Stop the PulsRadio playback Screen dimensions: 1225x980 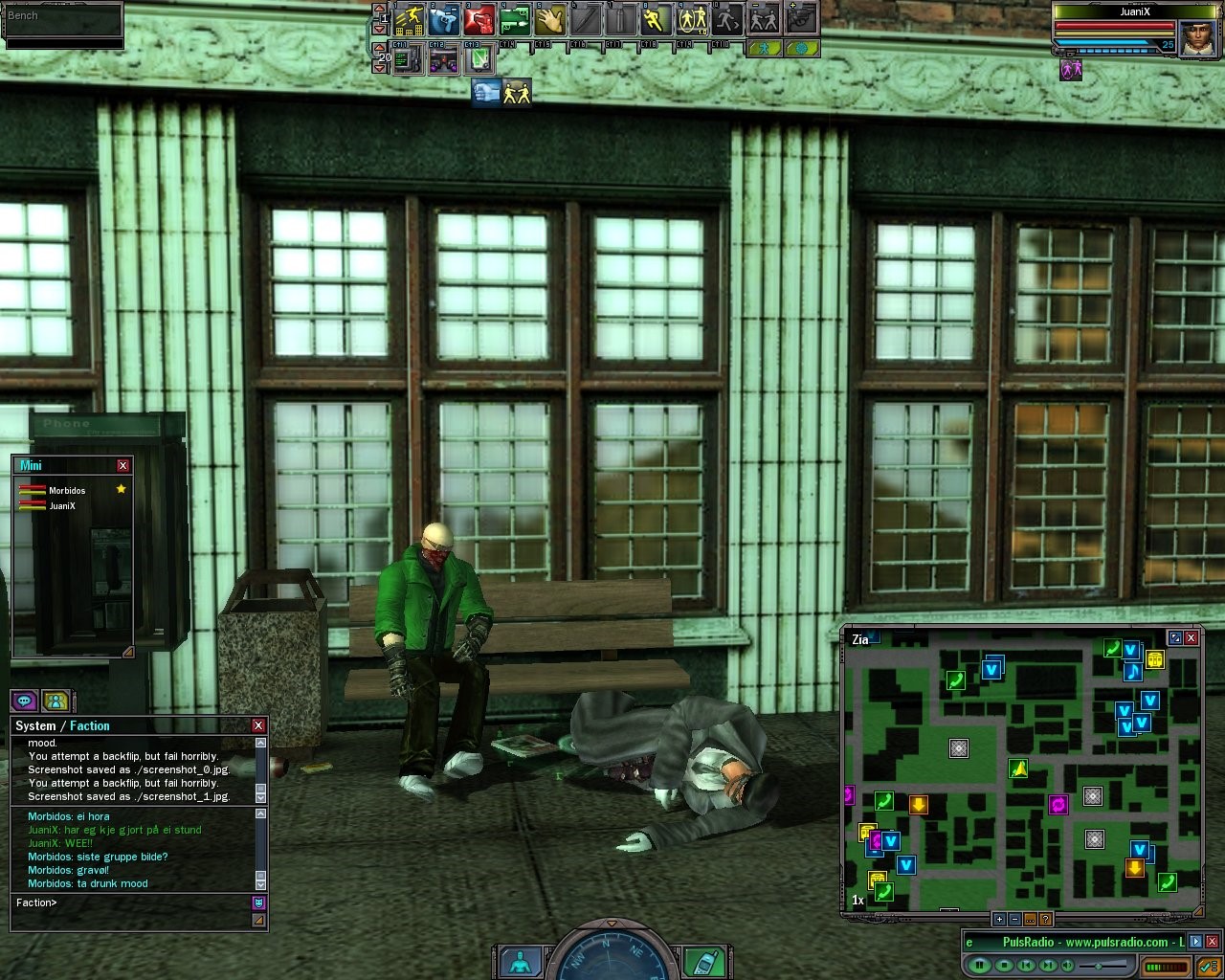(x=1002, y=965)
